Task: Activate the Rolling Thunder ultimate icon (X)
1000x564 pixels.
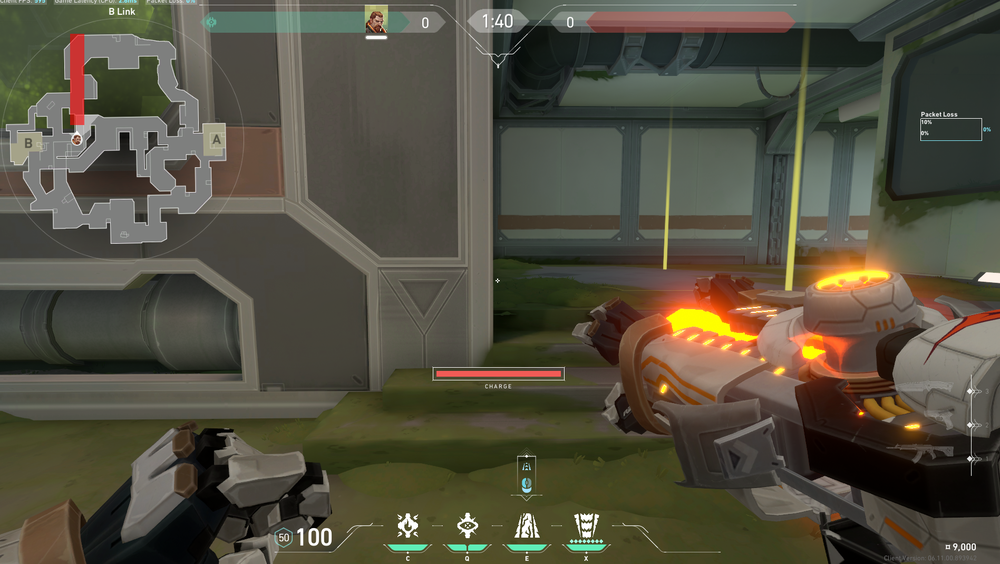Action: click(x=585, y=525)
